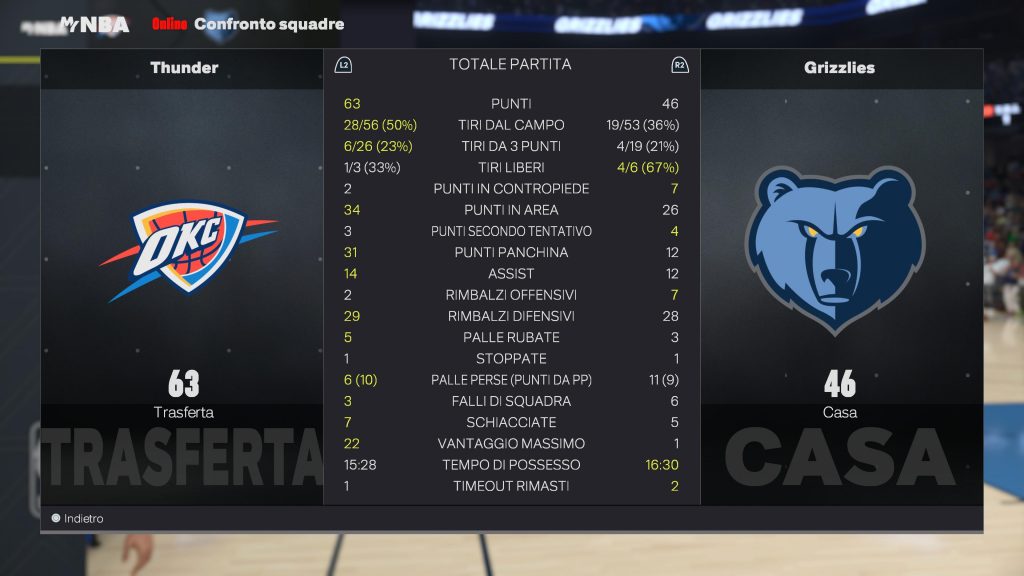Viewport: 1024px width, 576px height.
Task: Go back with the Indietro button
Action: coord(78,519)
